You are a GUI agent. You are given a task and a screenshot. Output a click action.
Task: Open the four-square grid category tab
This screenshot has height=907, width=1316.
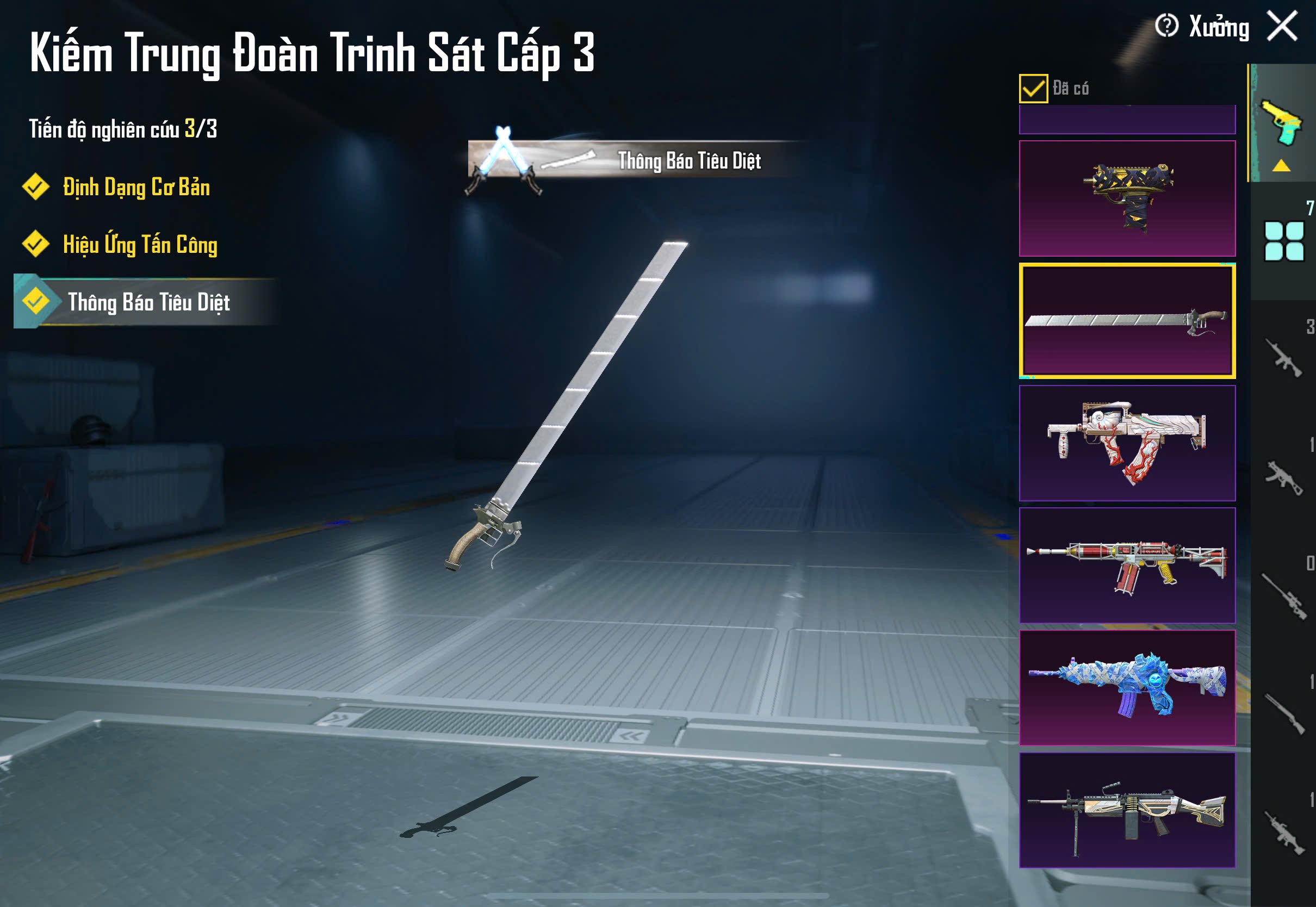1283,241
